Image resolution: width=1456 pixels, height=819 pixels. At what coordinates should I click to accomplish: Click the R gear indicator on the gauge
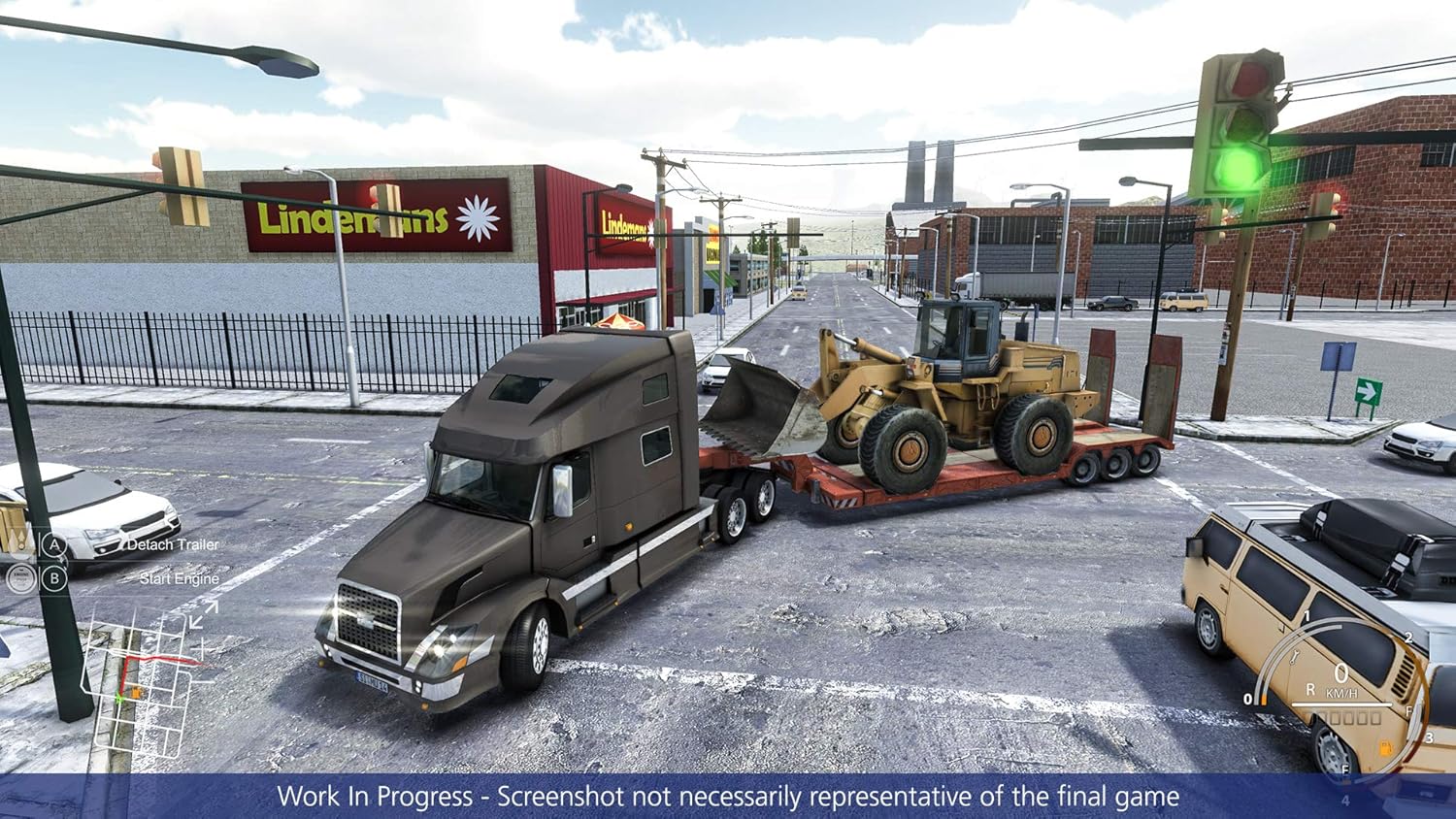(x=1311, y=689)
